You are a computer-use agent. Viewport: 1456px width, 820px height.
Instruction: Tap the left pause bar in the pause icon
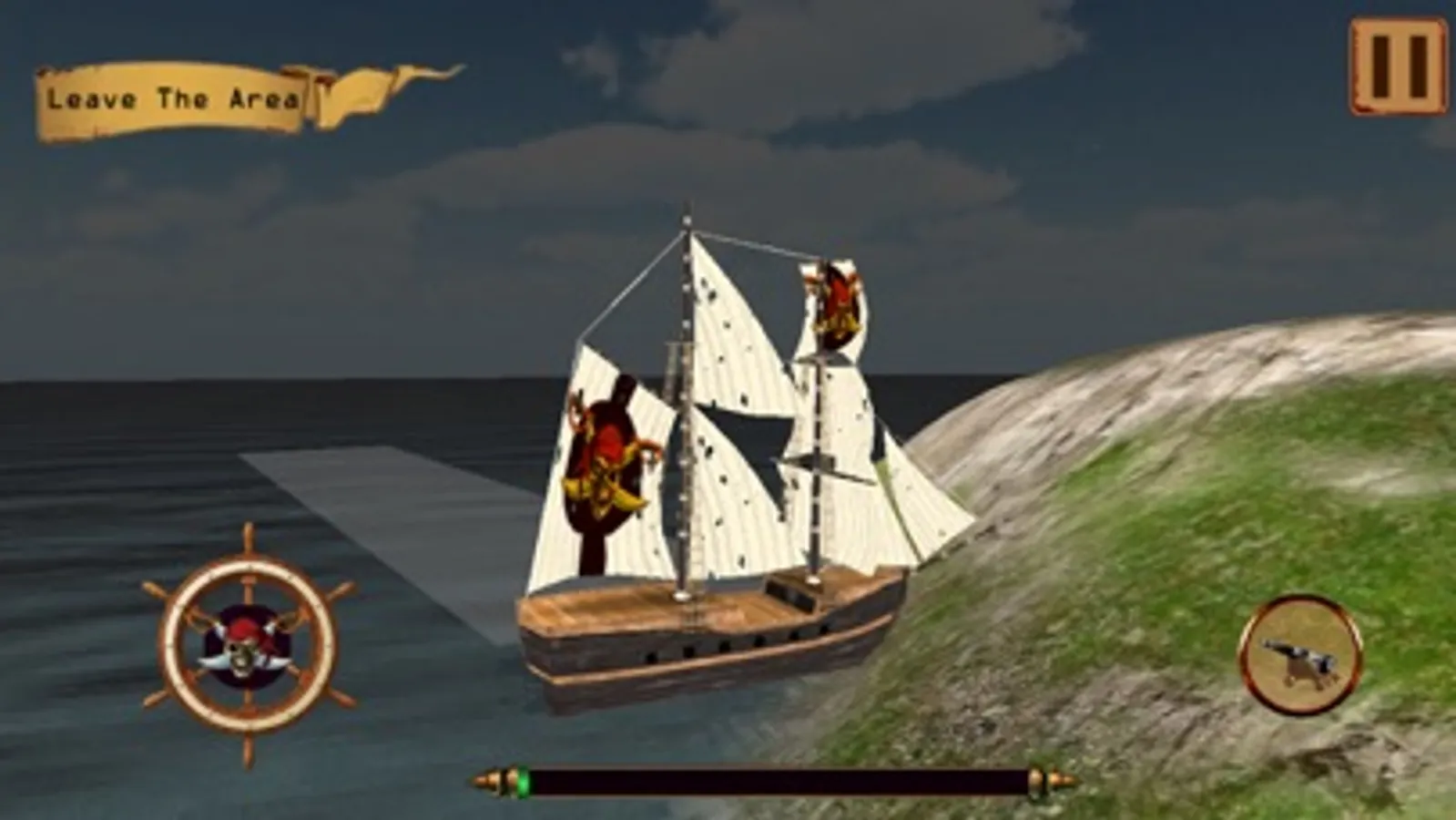point(1380,66)
